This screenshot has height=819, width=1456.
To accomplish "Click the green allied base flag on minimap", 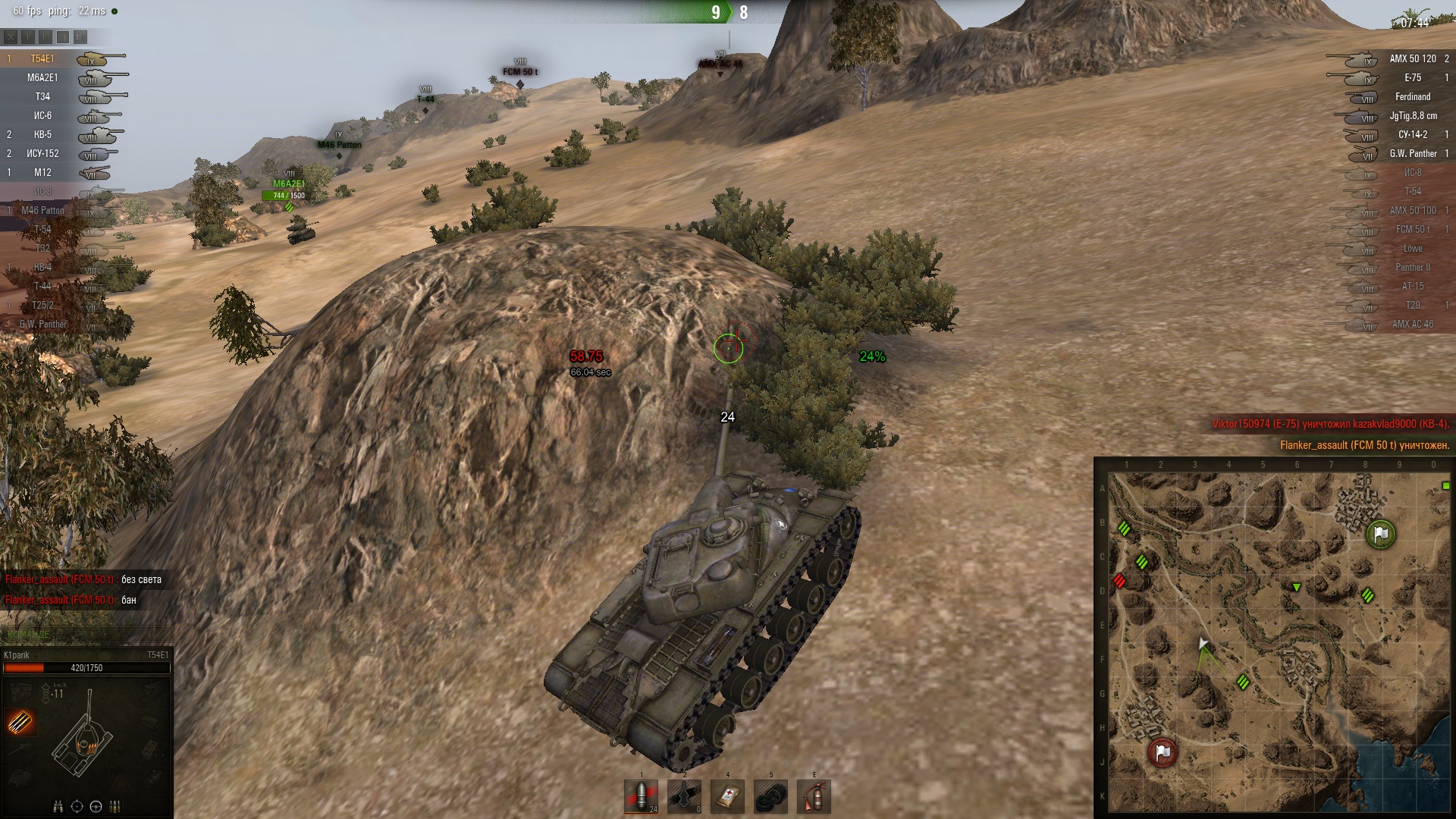I will [x=1381, y=535].
